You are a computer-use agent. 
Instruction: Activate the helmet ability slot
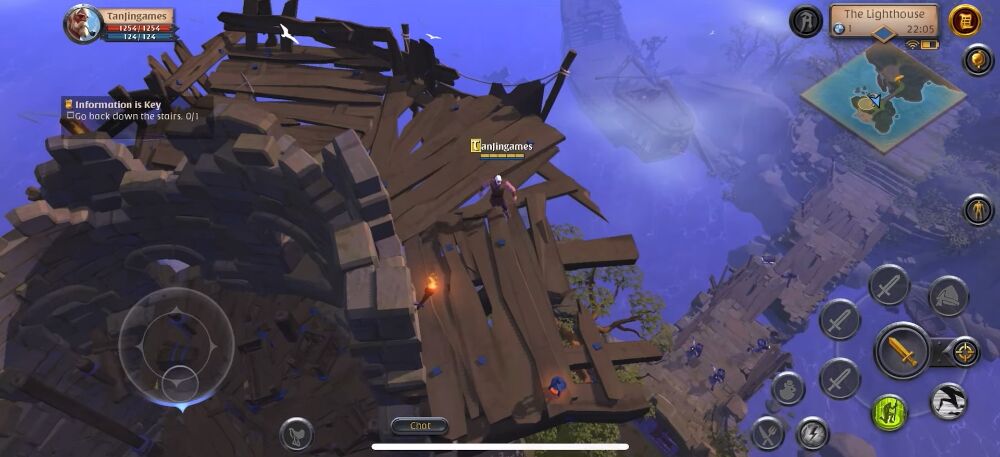click(x=948, y=296)
